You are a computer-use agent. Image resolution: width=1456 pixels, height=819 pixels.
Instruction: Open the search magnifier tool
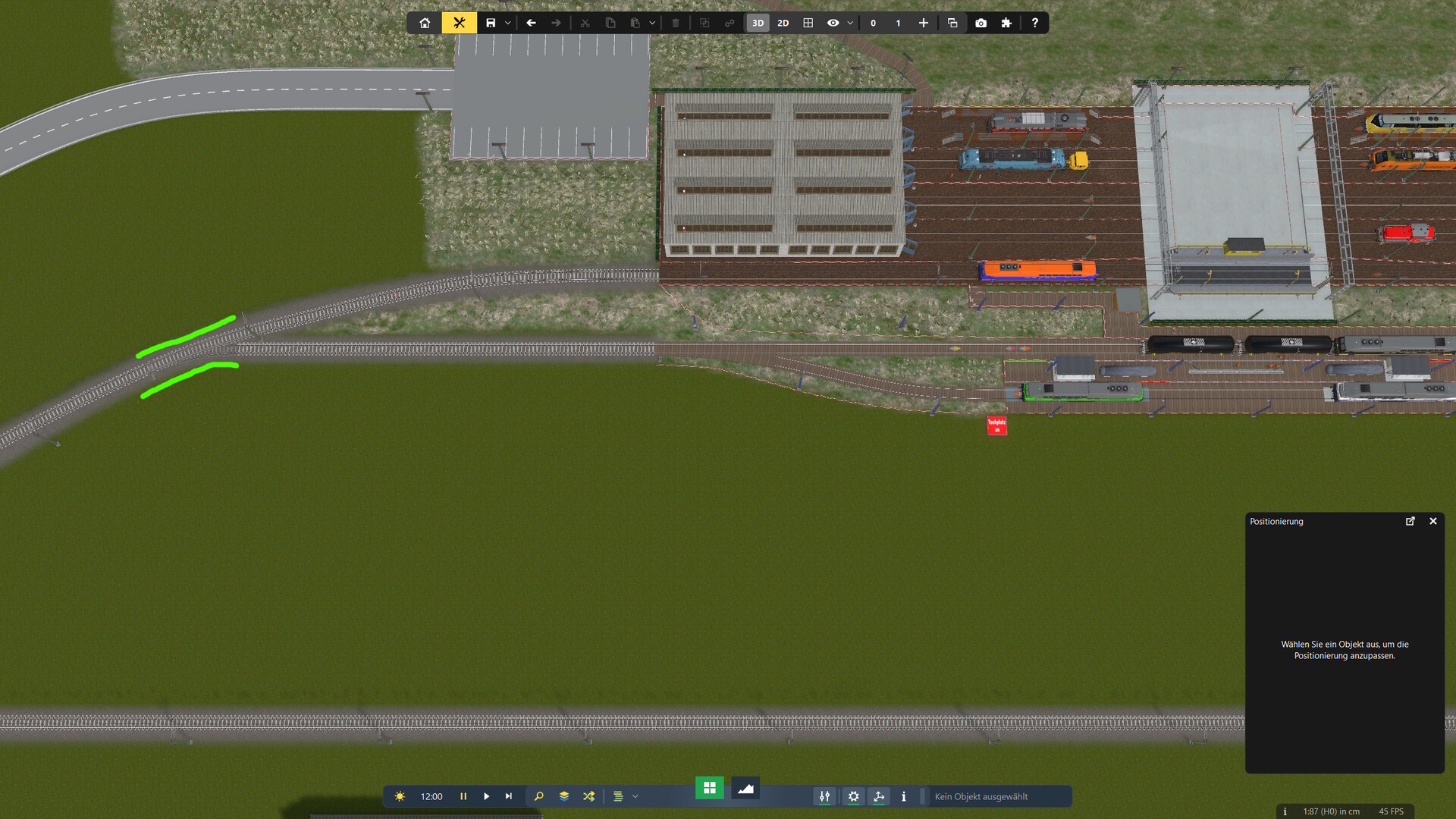[539, 796]
